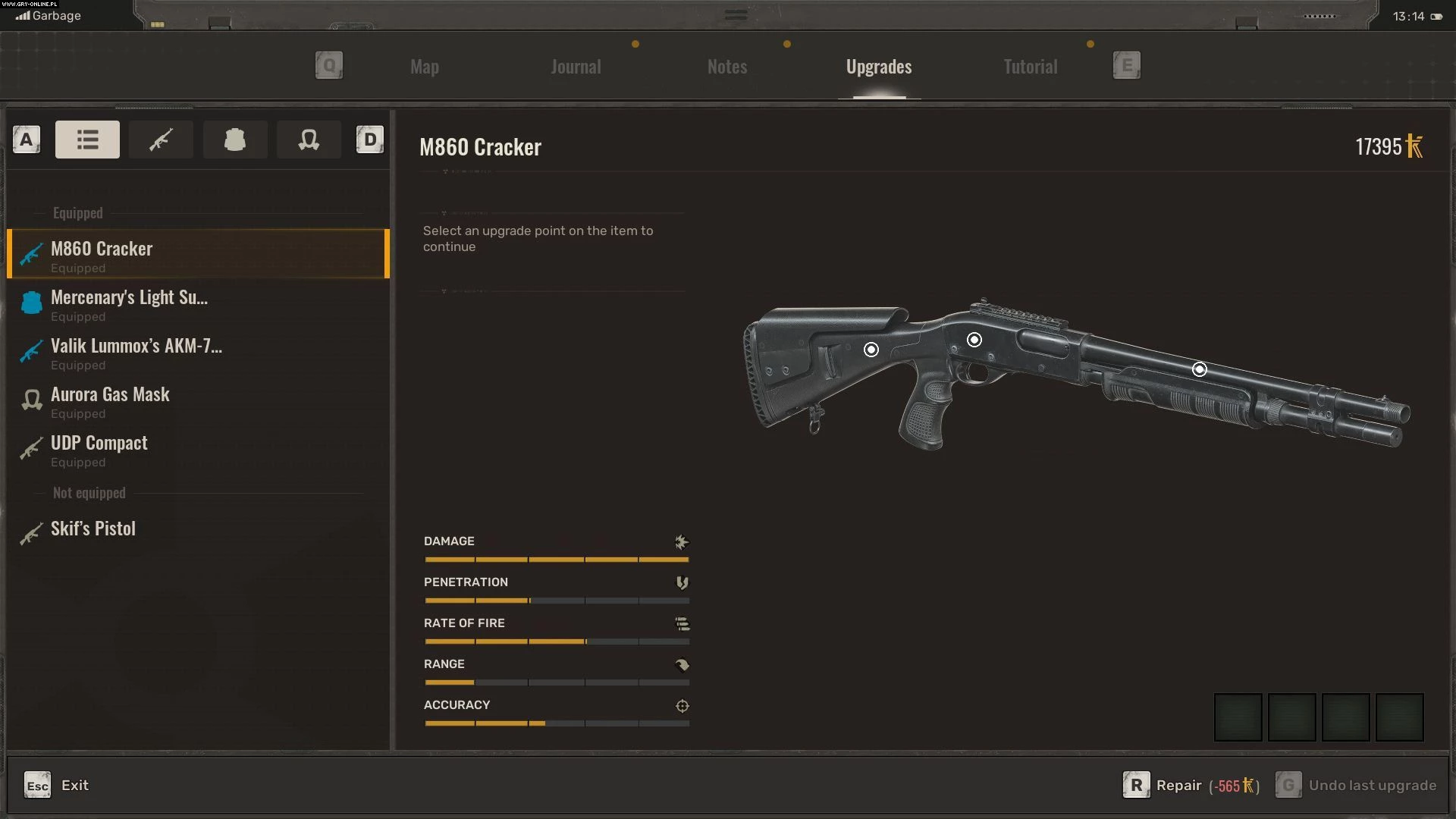
Task: Pick the Aurora Gas Mask entry
Action: [197, 400]
